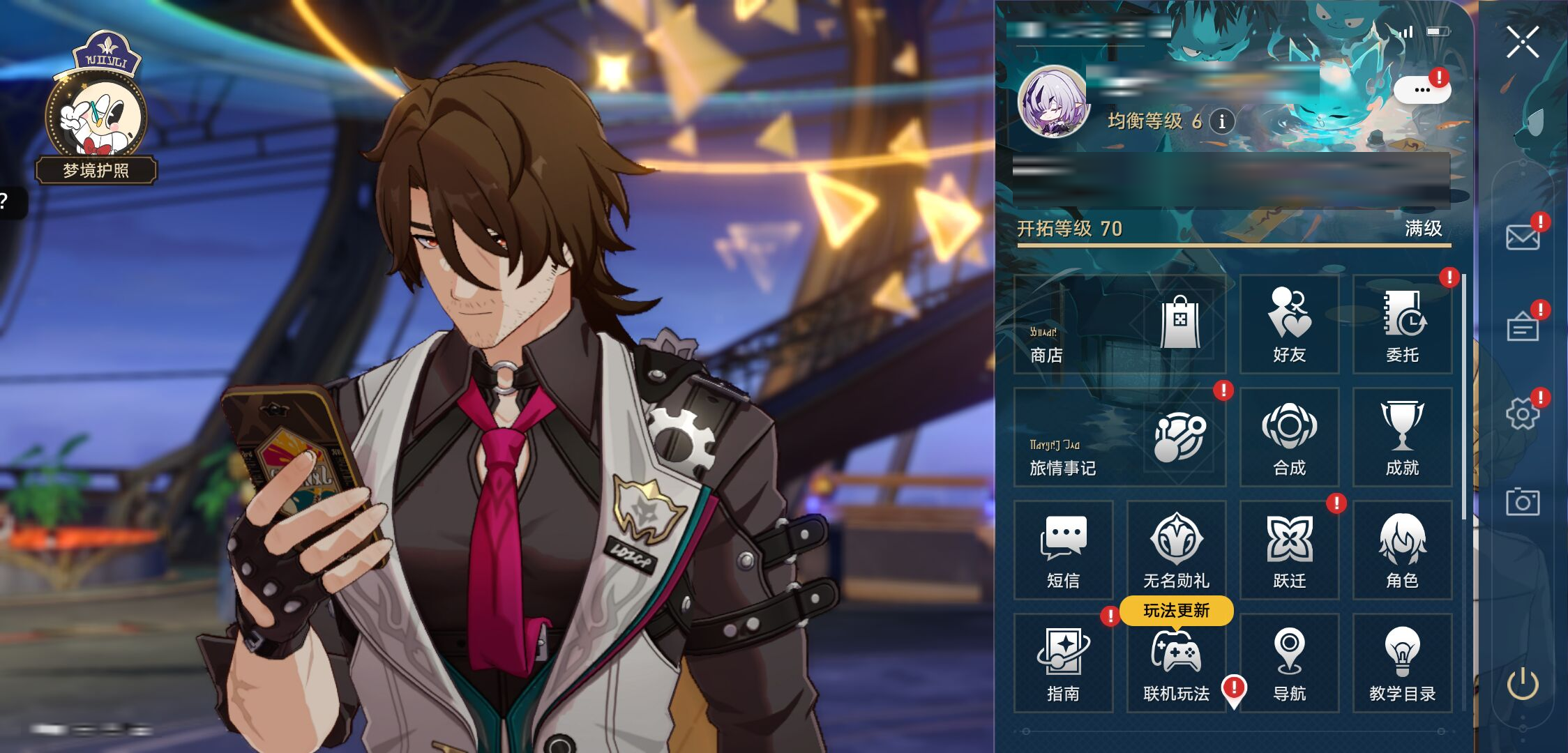Open the 跃迁 warp menu
Image resolution: width=1568 pixels, height=753 pixels.
click(x=1289, y=551)
